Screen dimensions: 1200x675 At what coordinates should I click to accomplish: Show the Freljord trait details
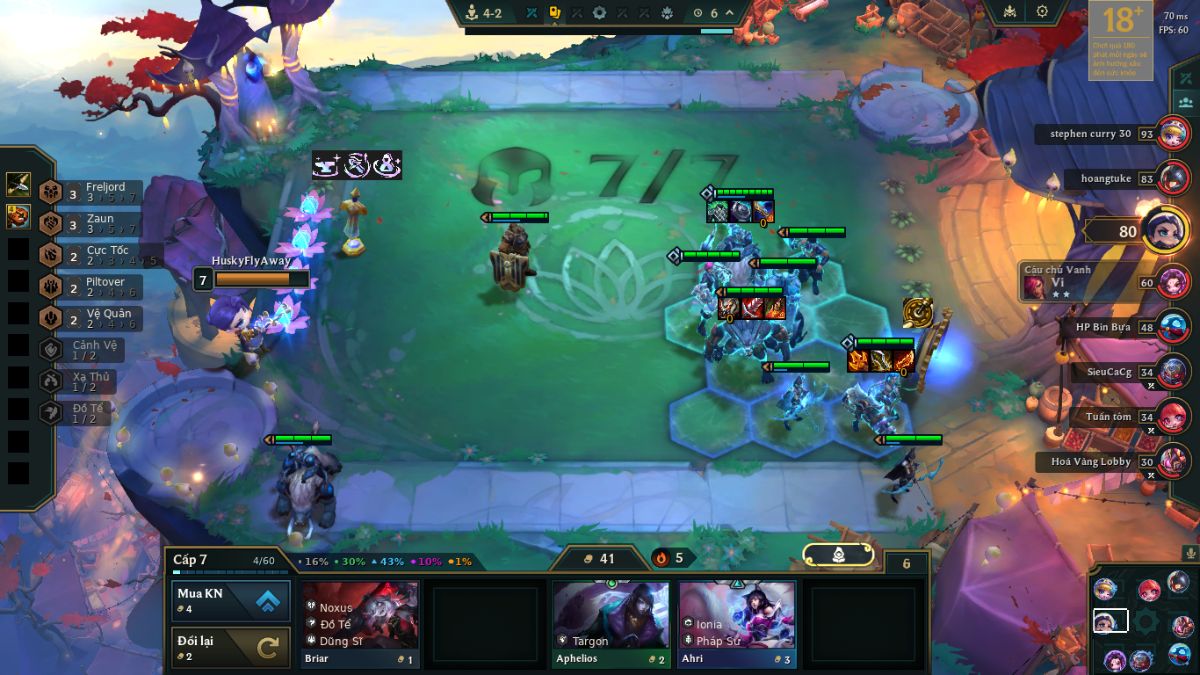[90, 191]
